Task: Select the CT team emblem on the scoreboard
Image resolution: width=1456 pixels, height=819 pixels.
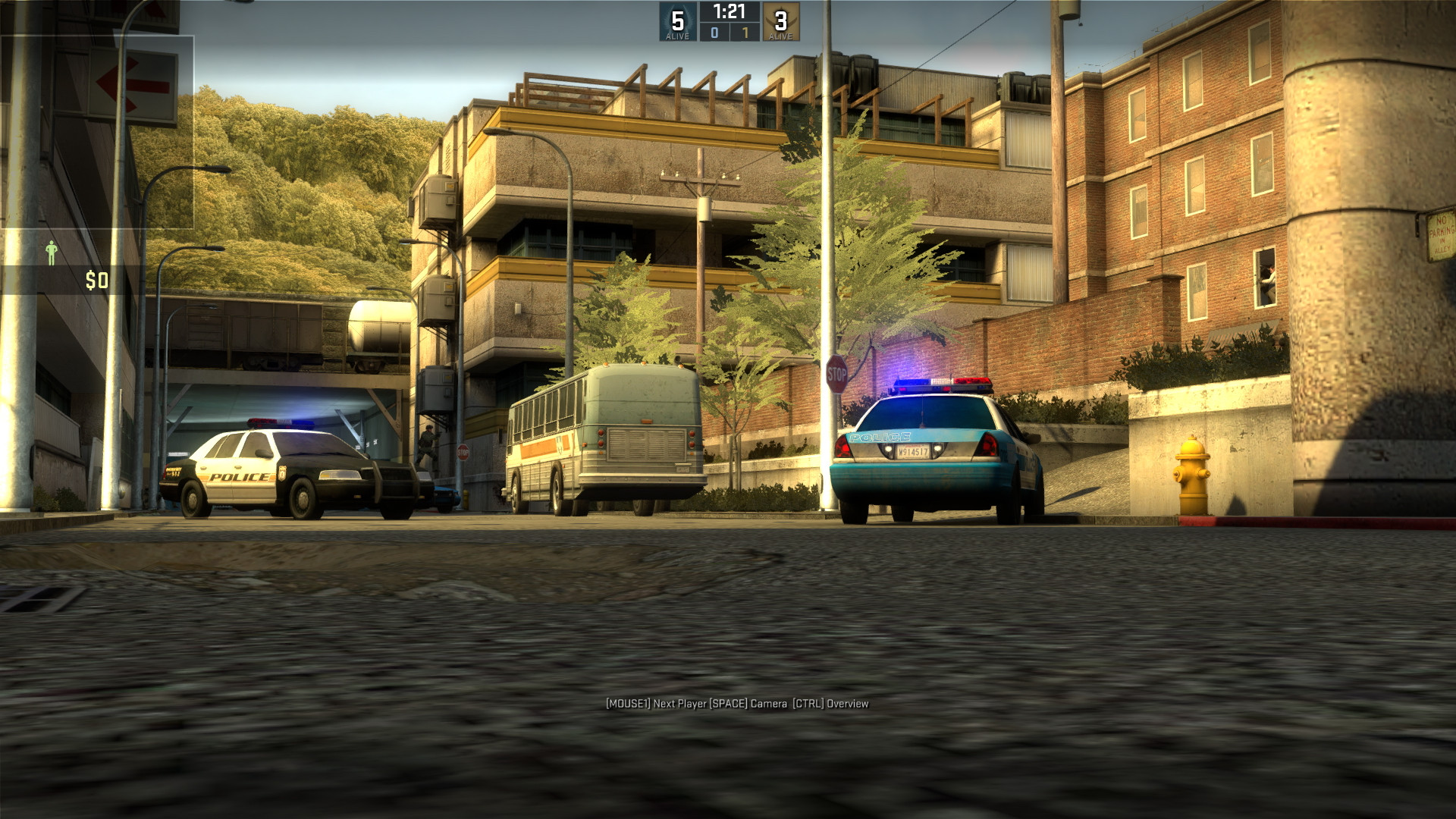Action: coord(677,19)
